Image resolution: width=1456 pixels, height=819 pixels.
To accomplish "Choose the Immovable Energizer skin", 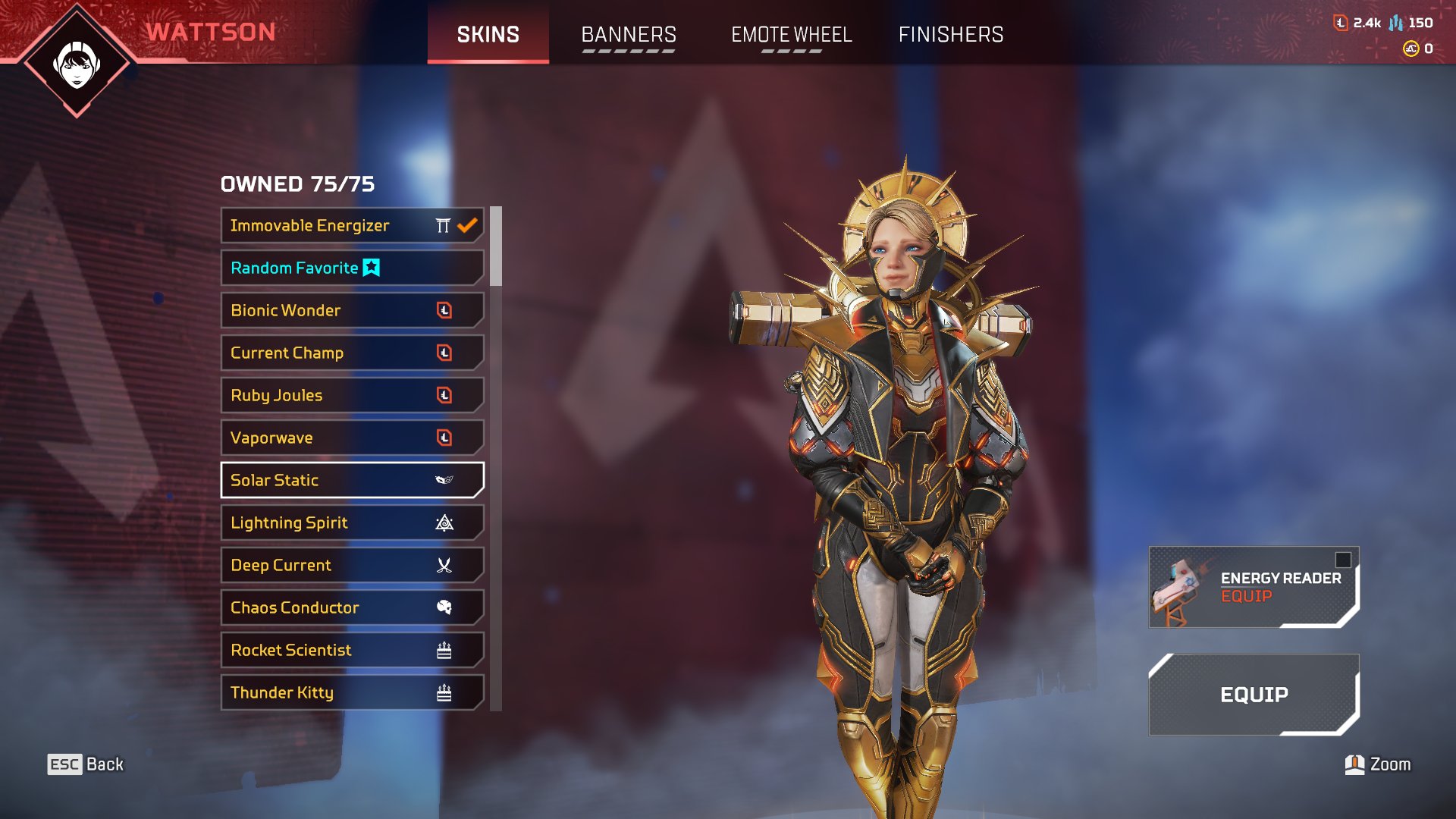I will pyautogui.click(x=352, y=225).
